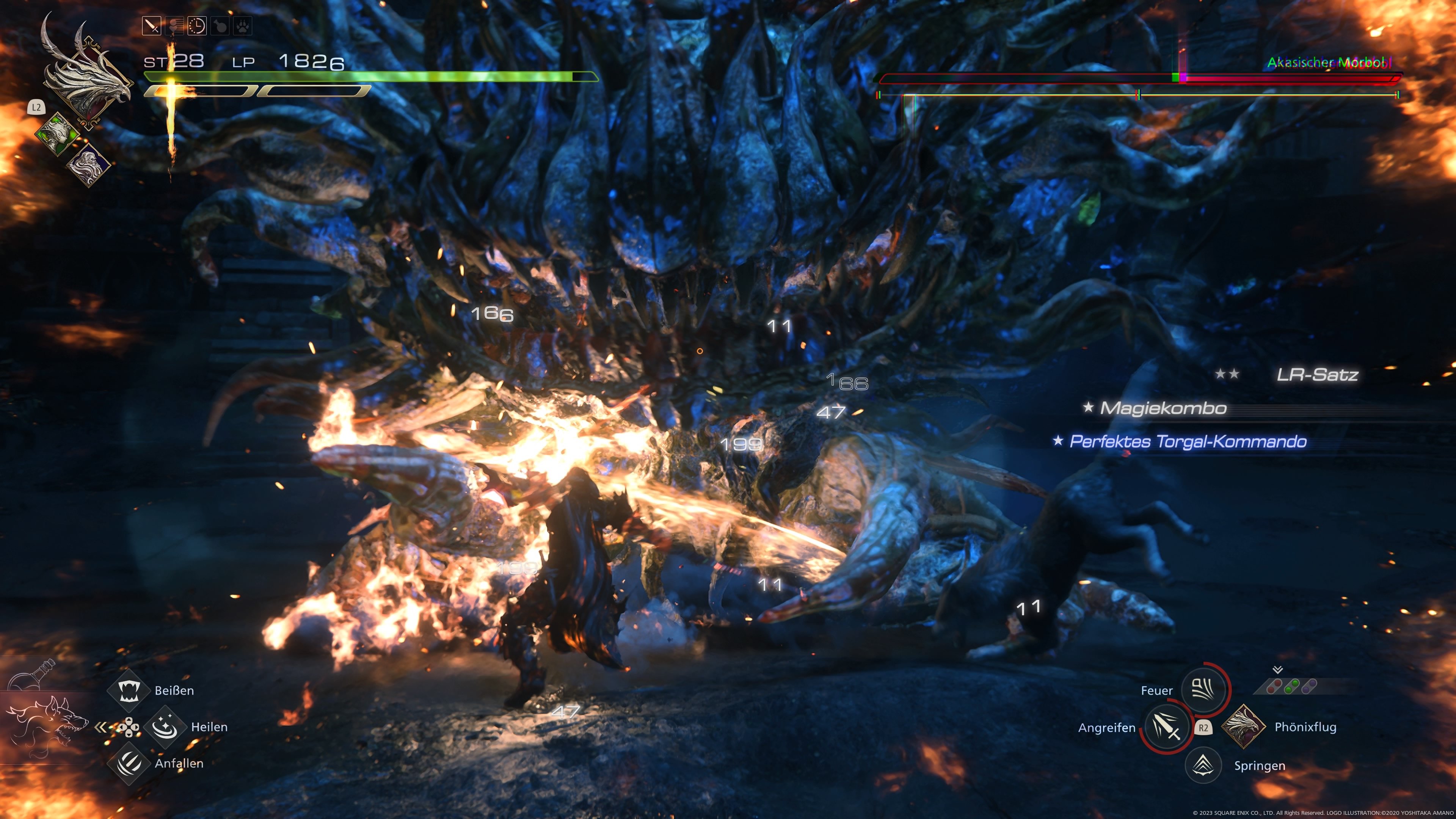
Task: Switch to the green Garuda Eikon icon
Action: 58,133
